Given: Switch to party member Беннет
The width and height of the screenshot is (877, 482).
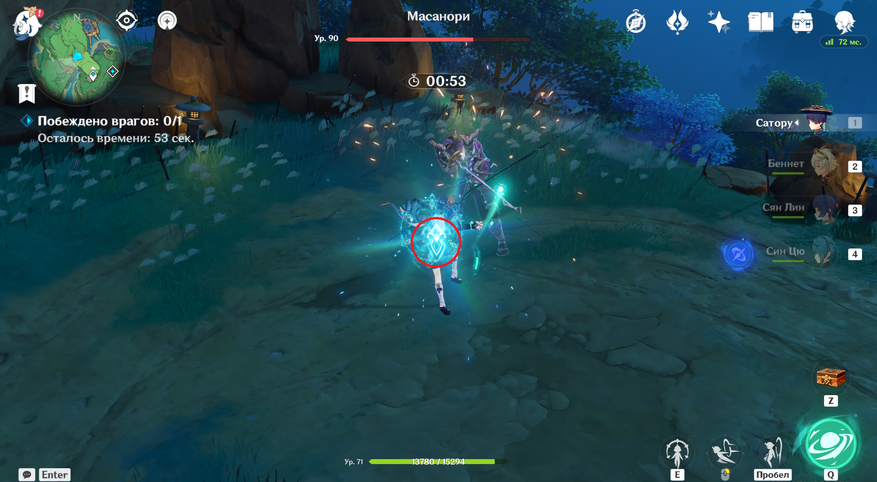Looking at the screenshot, I should coord(812,165).
